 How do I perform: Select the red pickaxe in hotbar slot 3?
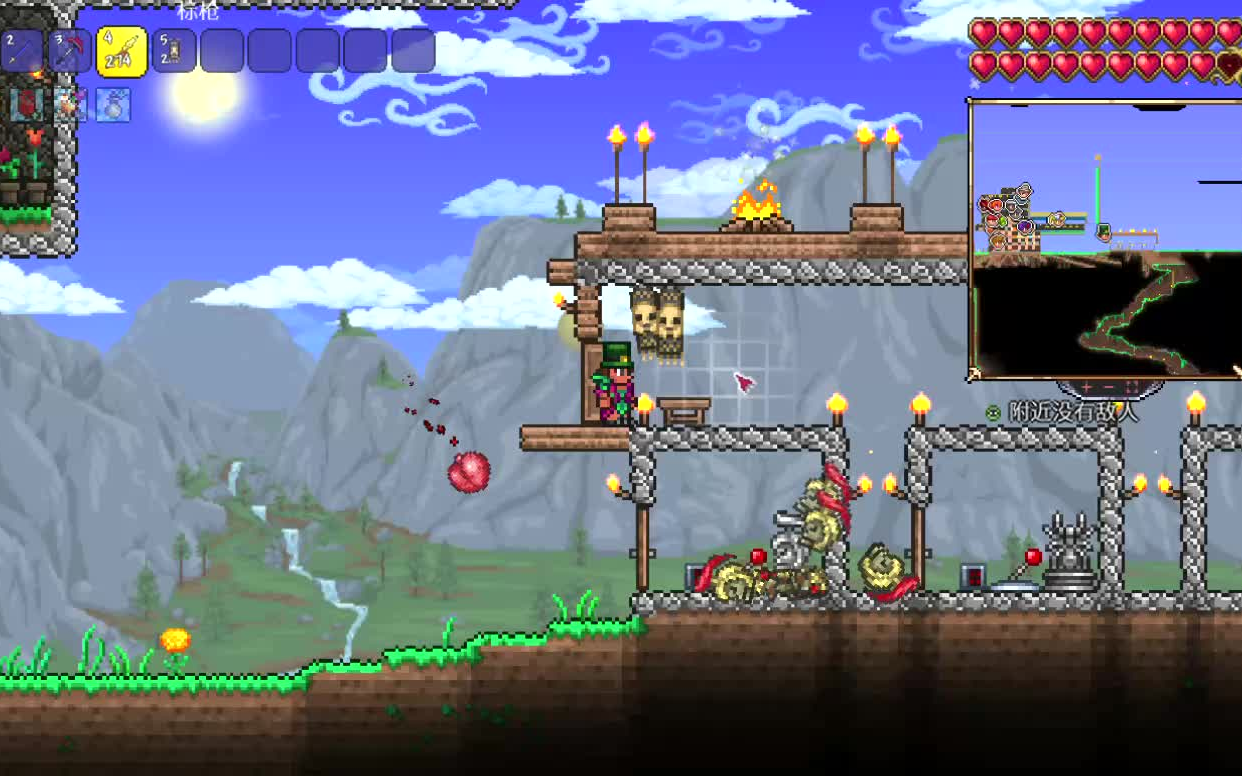pos(70,50)
